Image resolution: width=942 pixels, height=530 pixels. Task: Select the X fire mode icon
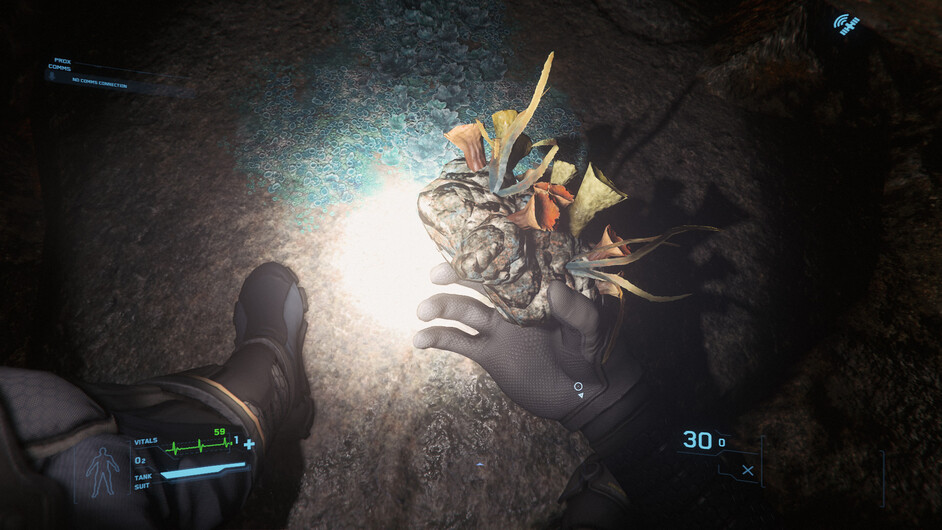(747, 469)
